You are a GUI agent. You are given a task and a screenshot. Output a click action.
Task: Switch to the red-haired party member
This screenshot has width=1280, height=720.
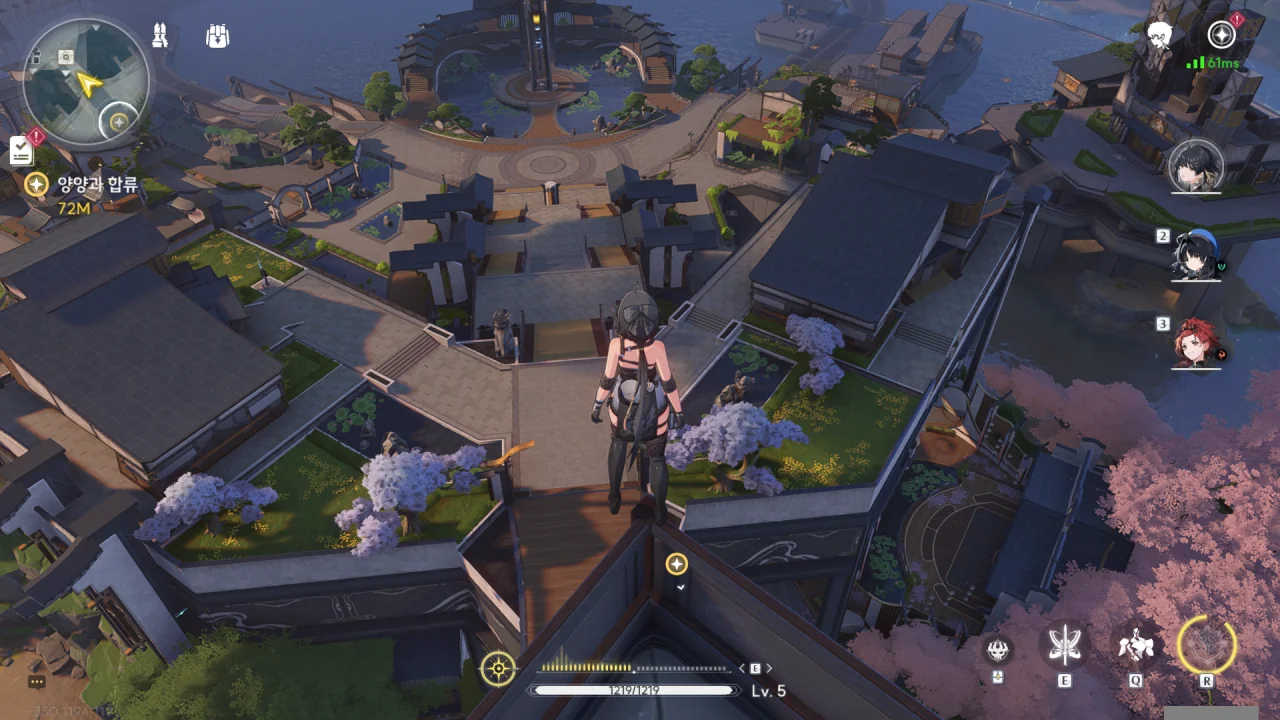(x=1196, y=343)
